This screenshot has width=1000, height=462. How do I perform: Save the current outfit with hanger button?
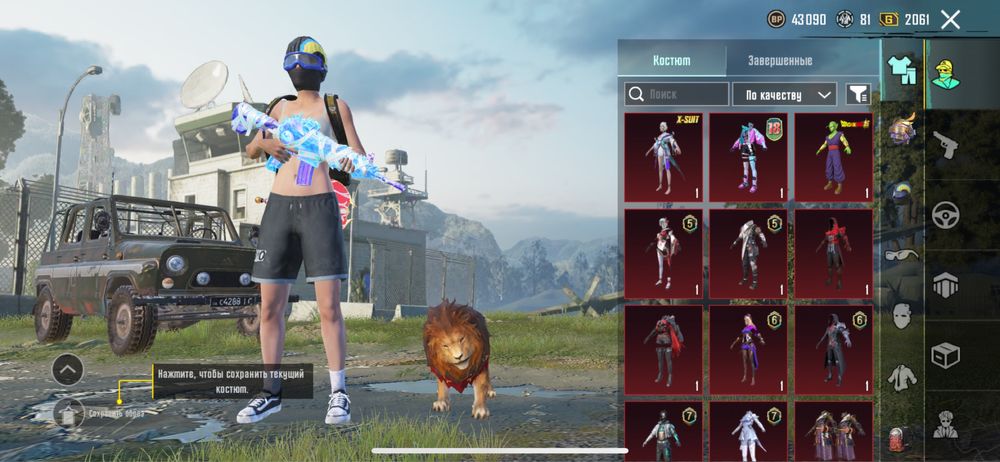pos(68,411)
